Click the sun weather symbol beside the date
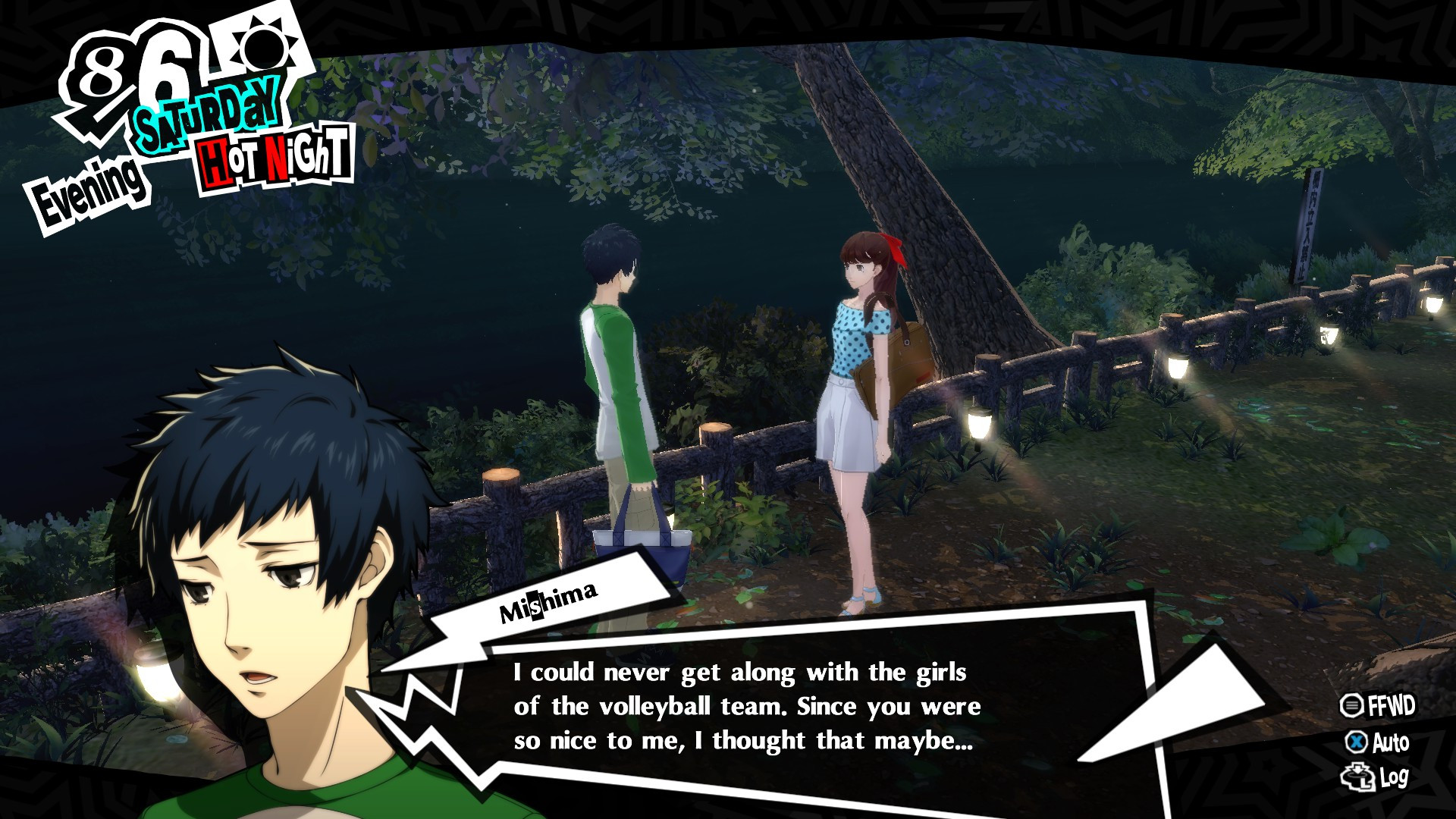1456x819 pixels. pos(265,49)
